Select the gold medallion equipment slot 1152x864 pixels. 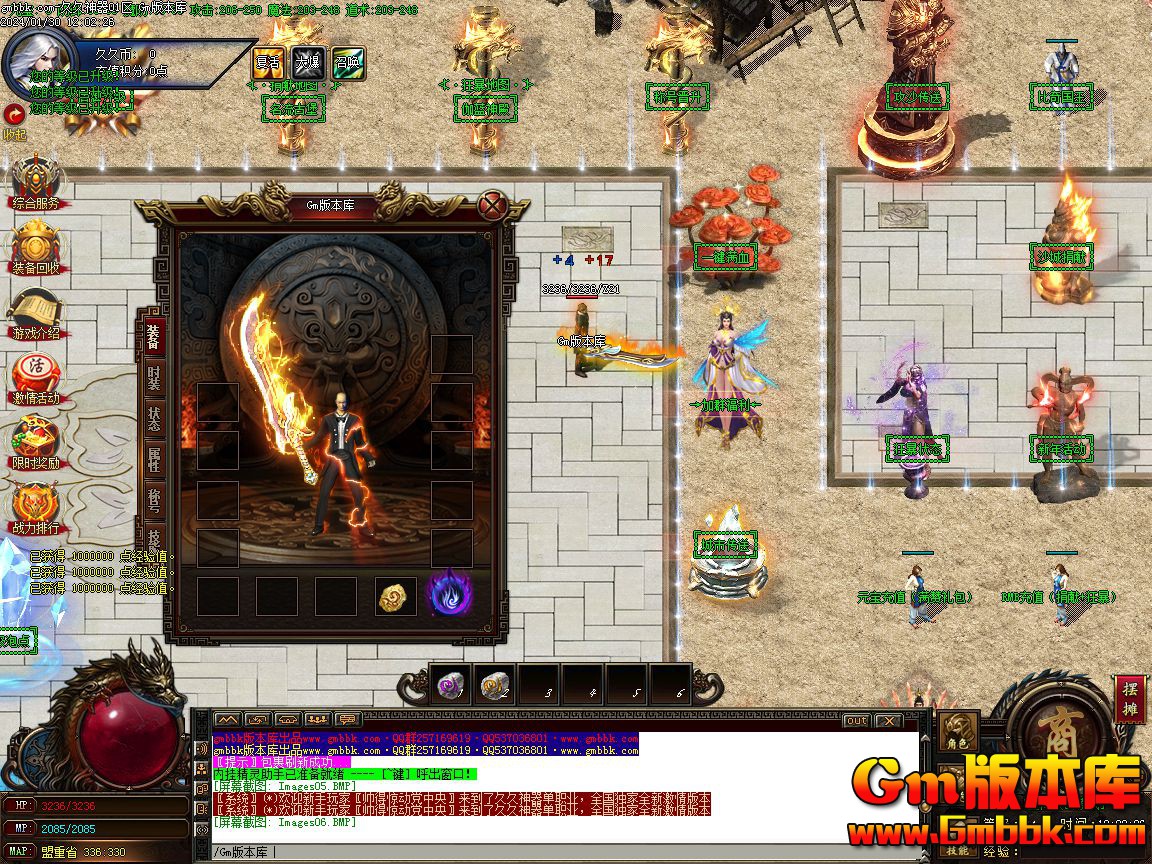[x=395, y=596]
